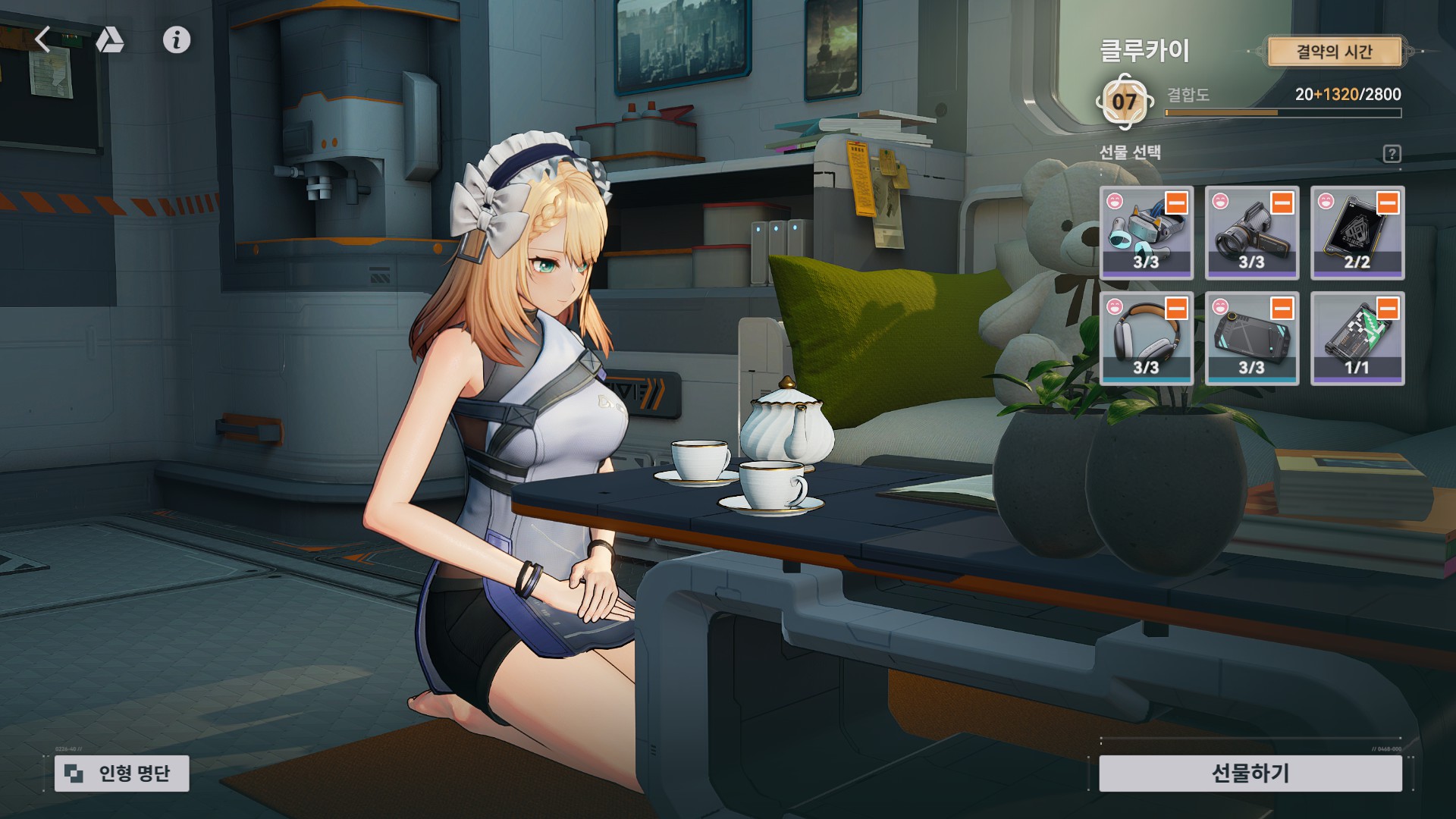Remove one VR headset with minus button
Screen dimensions: 1456x819
(1176, 203)
